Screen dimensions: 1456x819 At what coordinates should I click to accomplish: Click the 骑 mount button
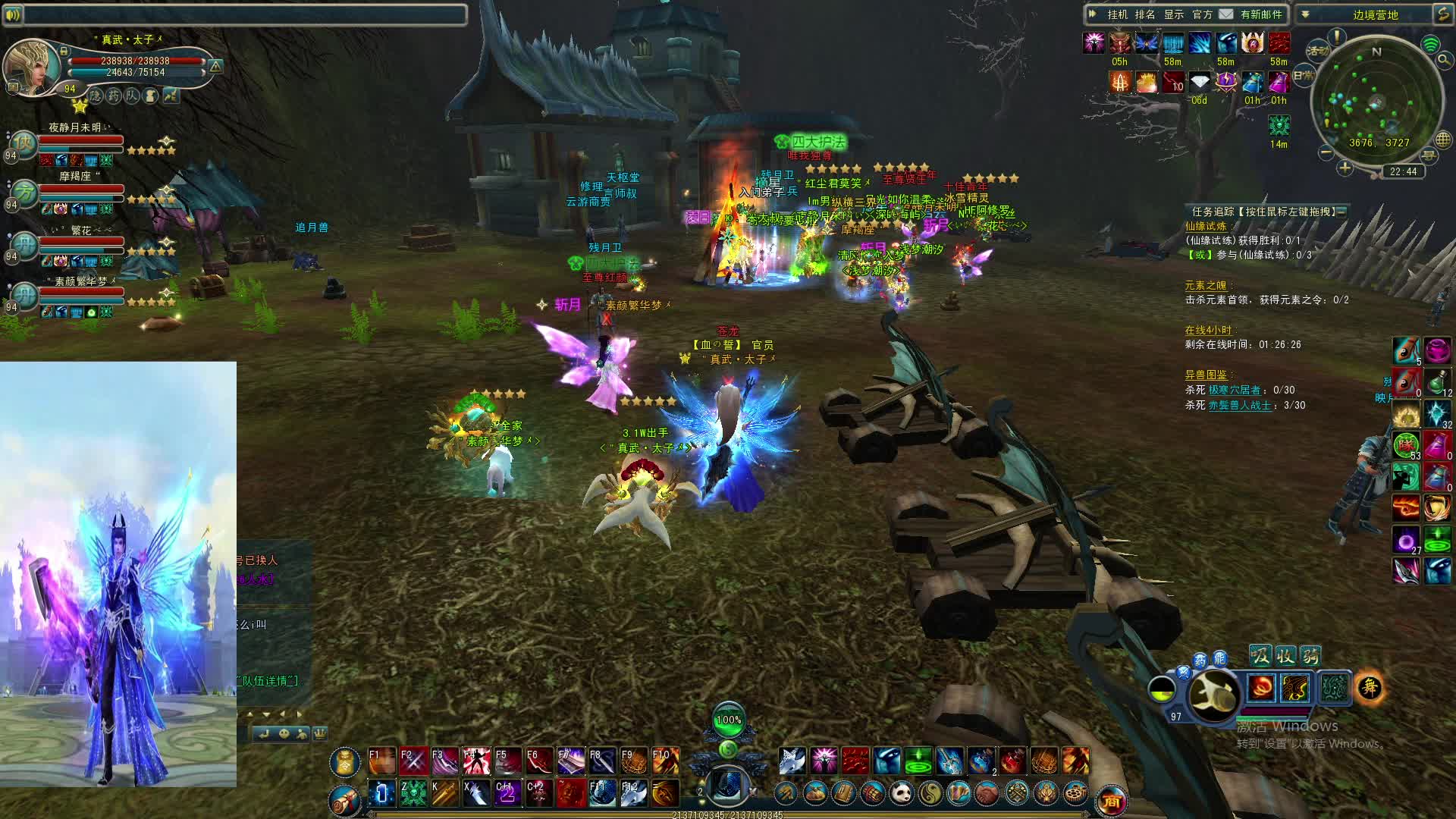point(1310,655)
